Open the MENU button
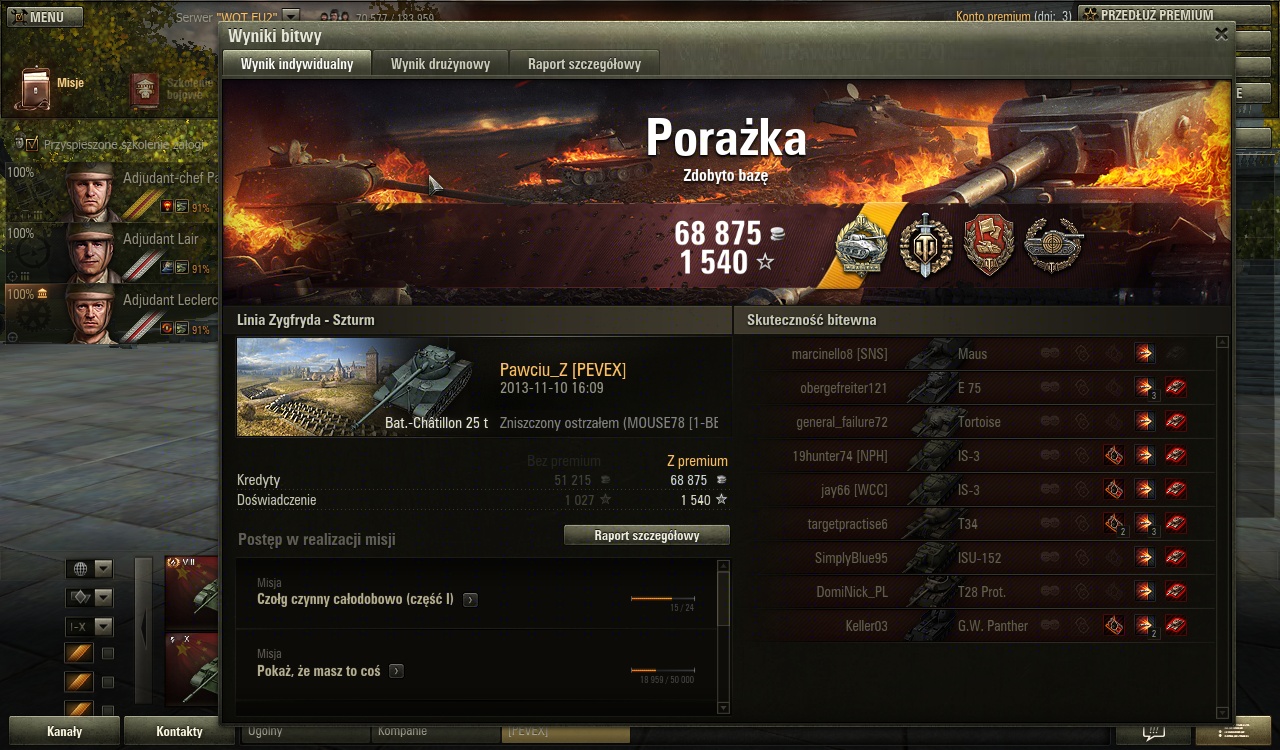This screenshot has width=1280, height=750. click(45, 17)
